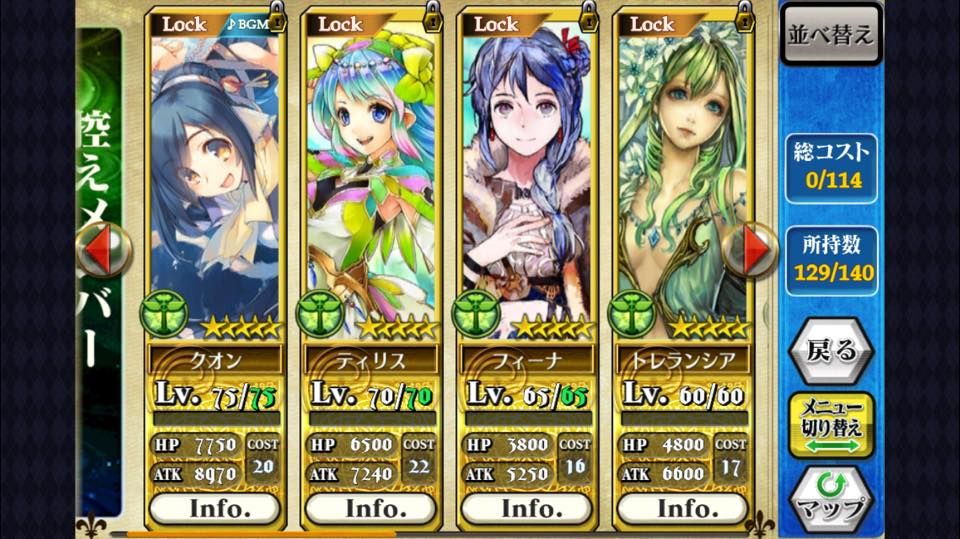Toggle the メニュー切り替え menu switch
This screenshot has width=960, height=539.
pyautogui.click(x=831, y=425)
